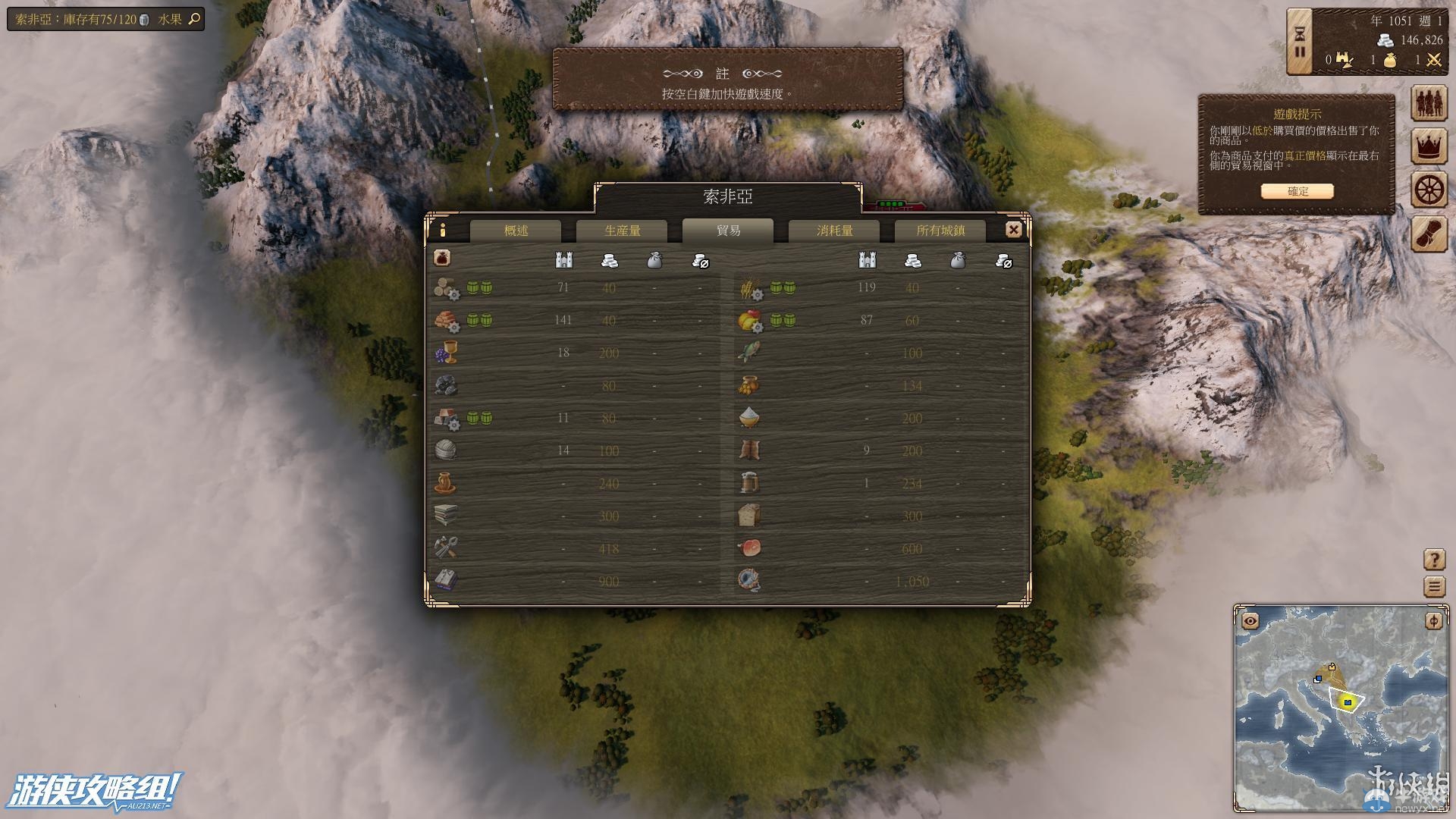The image size is (1456, 819).
Task: Close the 索非亞 town window
Action: [x=1013, y=230]
